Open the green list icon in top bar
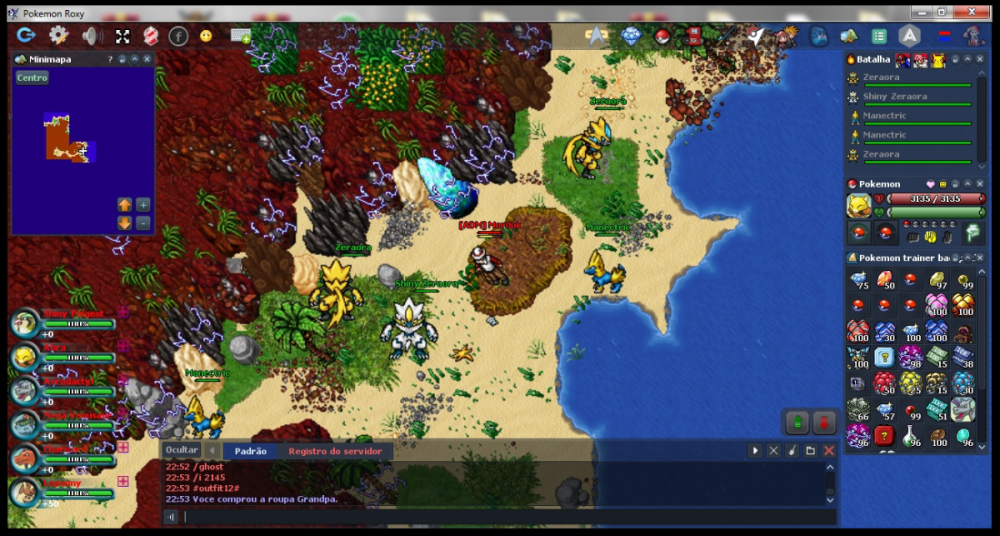The width and height of the screenshot is (1000, 536). [879, 36]
